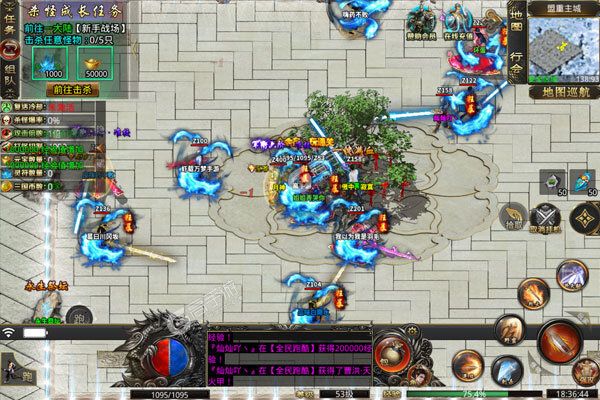Click the 前往击杀 button

tap(71, 89)
